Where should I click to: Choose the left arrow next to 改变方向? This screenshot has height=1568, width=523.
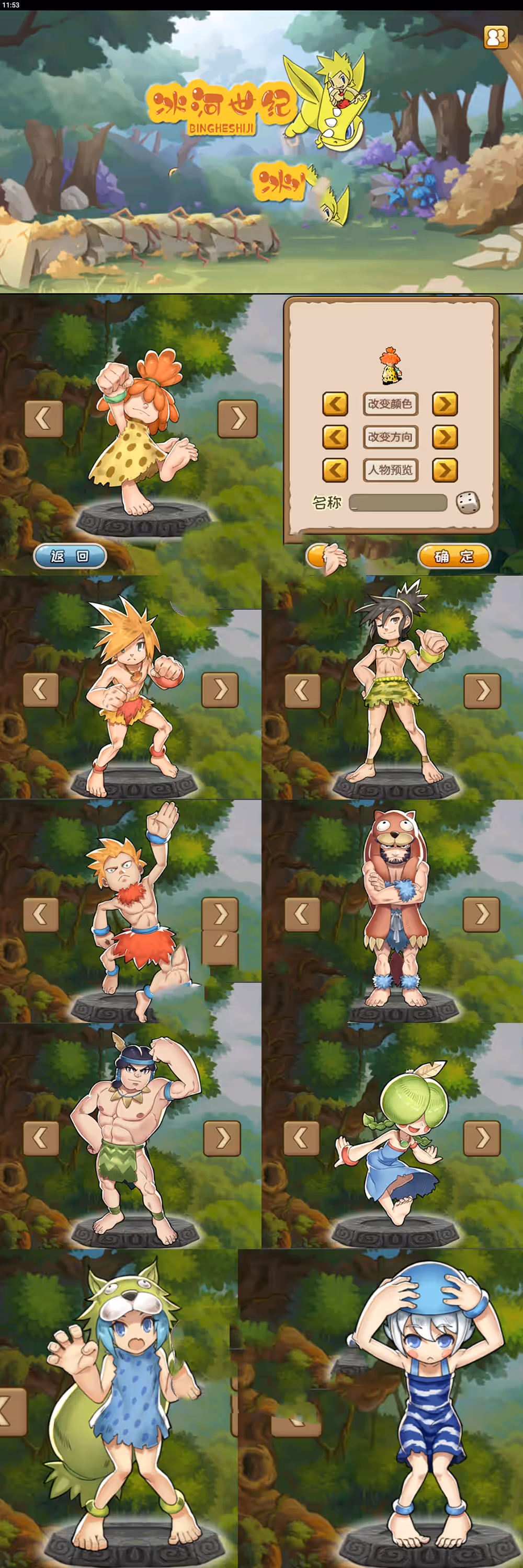tap(335, 437)
